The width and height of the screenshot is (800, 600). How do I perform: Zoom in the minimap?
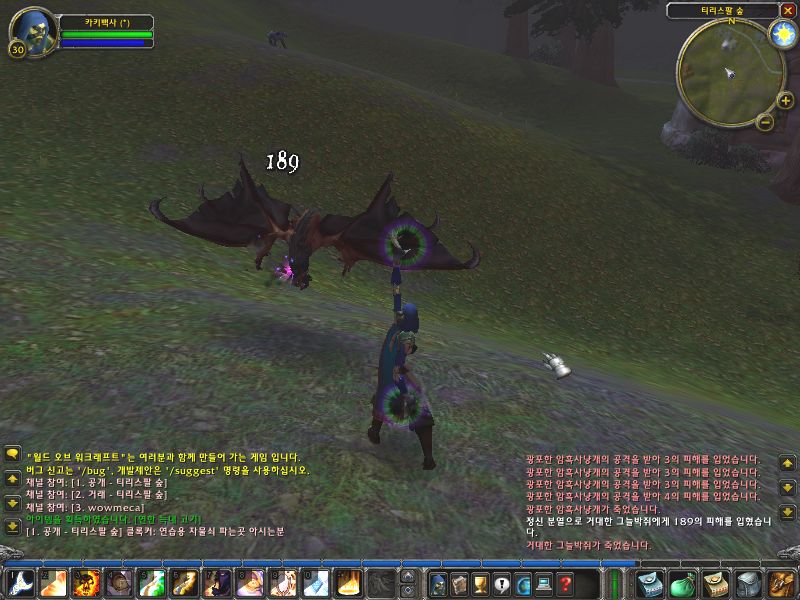click(x=785, y=100)
